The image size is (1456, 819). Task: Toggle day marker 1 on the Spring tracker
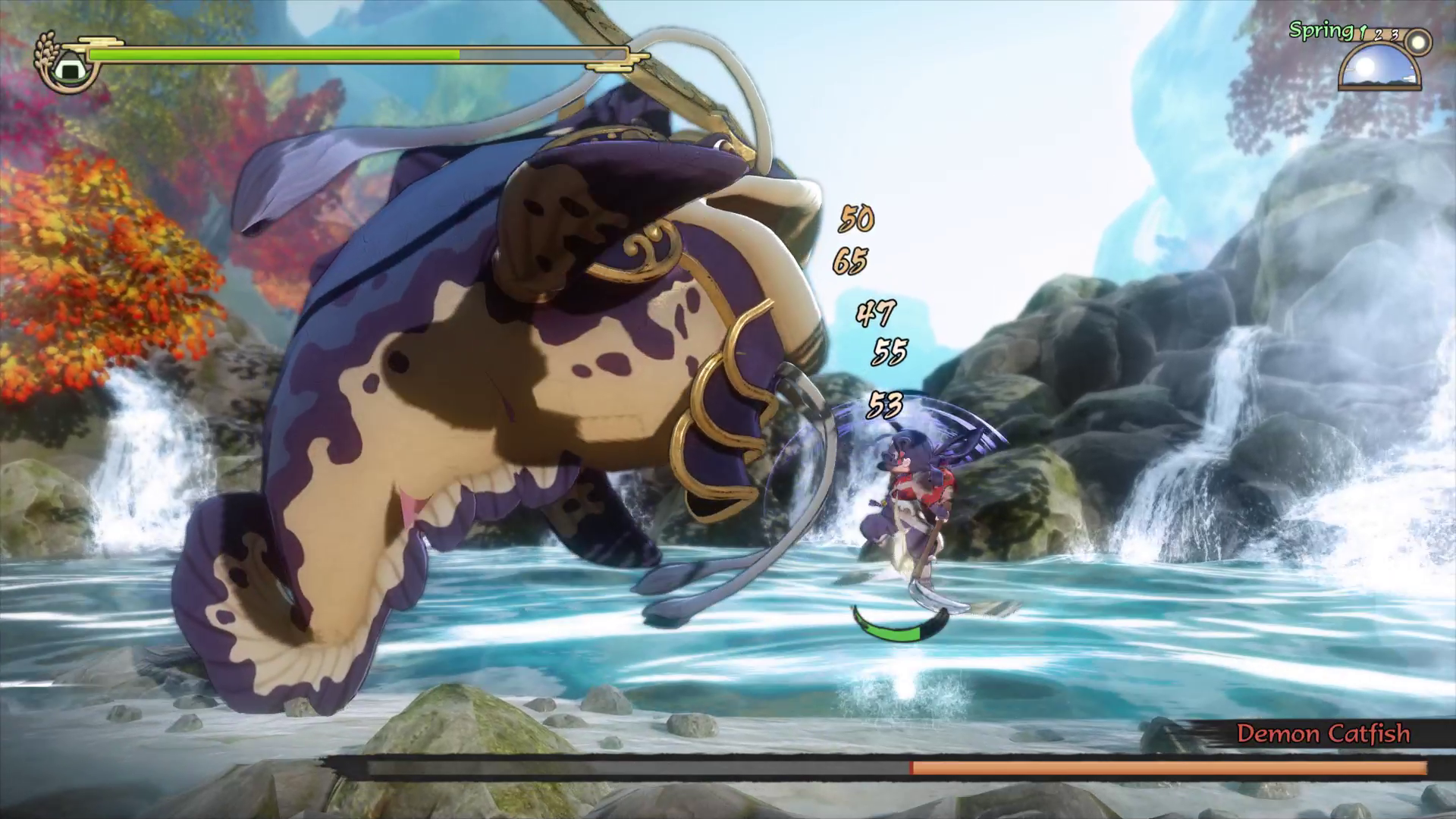1363,33
